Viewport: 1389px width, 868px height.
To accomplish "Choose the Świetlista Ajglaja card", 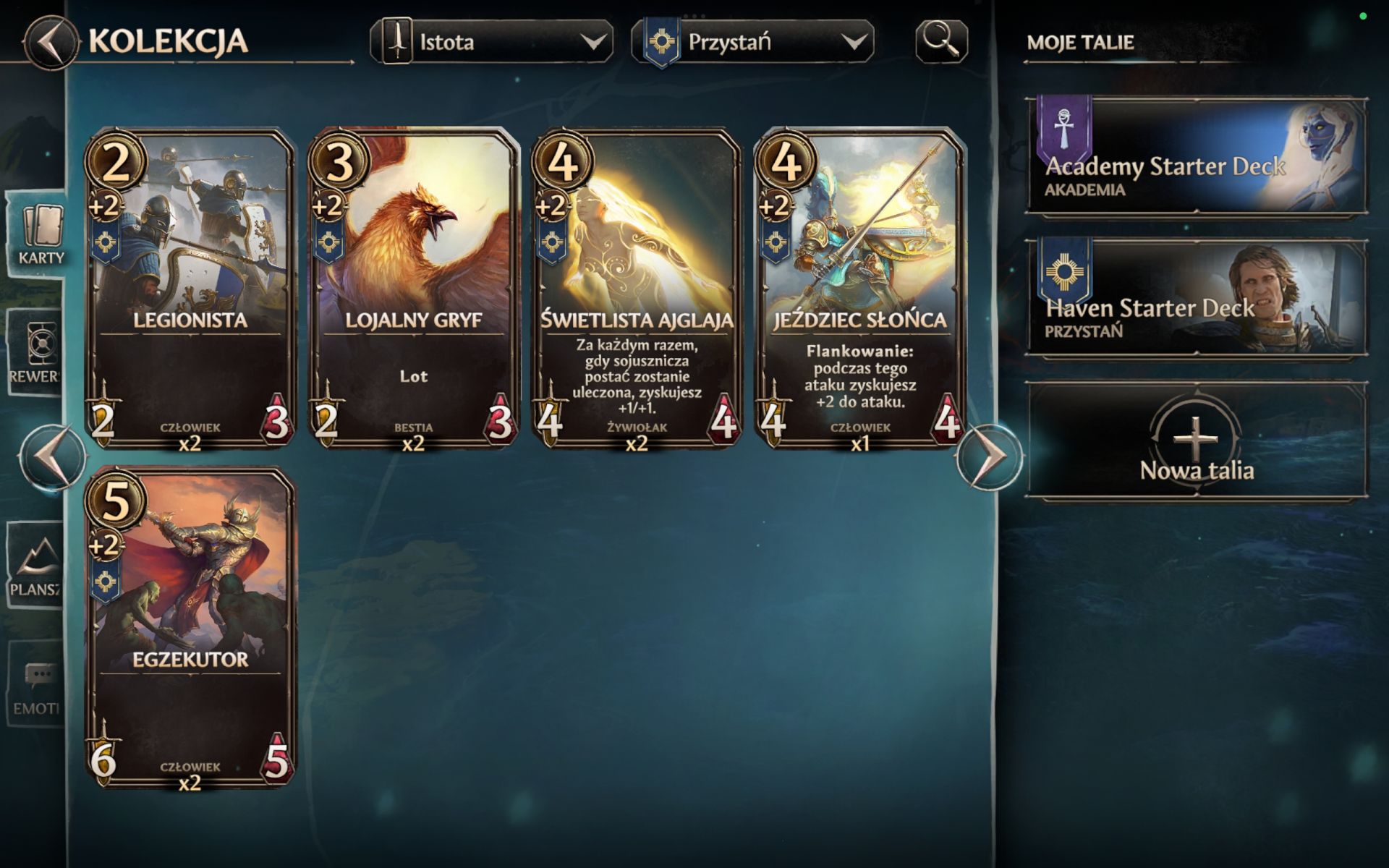I will click(637, 288).
